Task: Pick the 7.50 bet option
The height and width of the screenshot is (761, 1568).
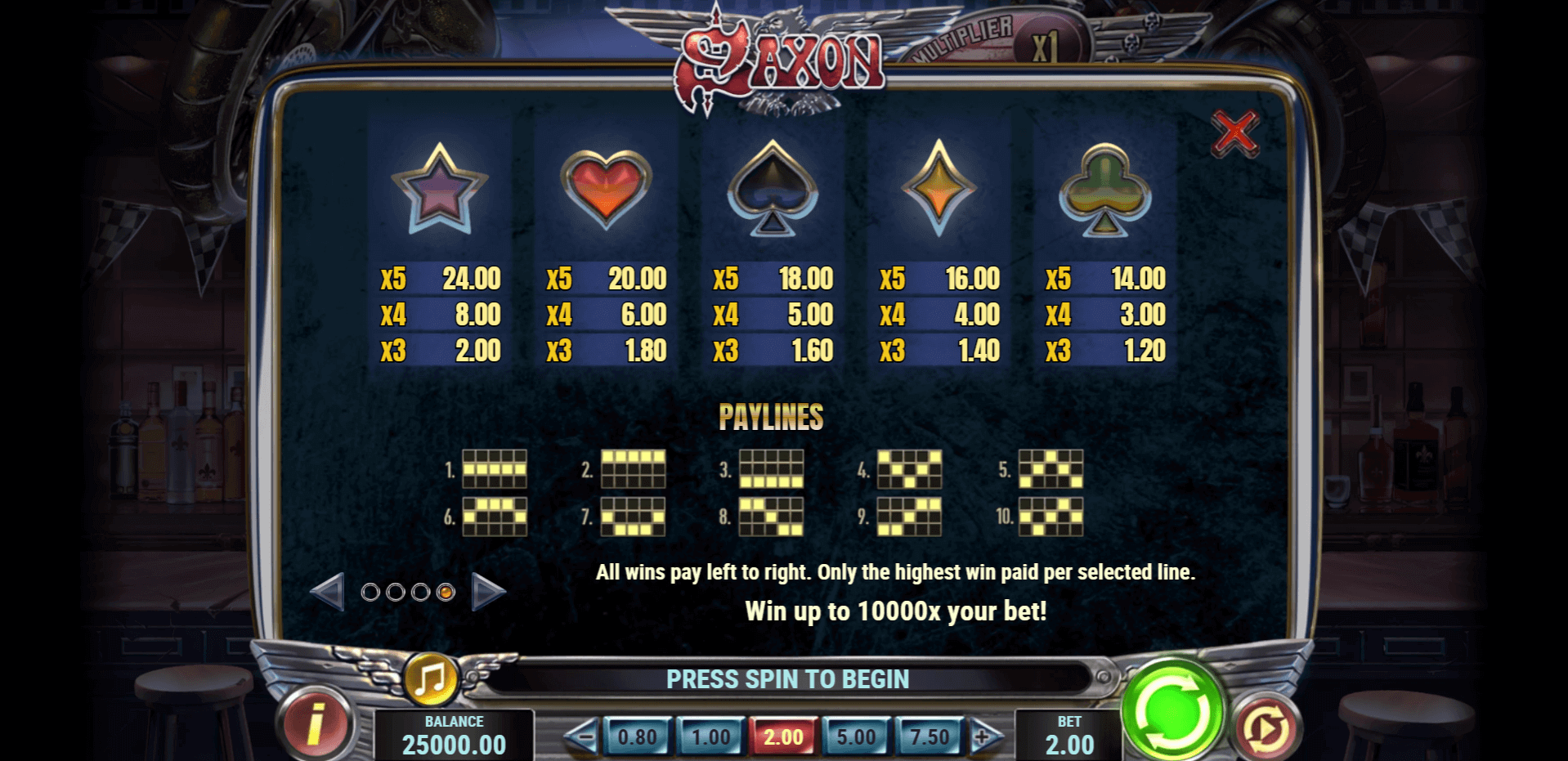Action: coord(930,737)
